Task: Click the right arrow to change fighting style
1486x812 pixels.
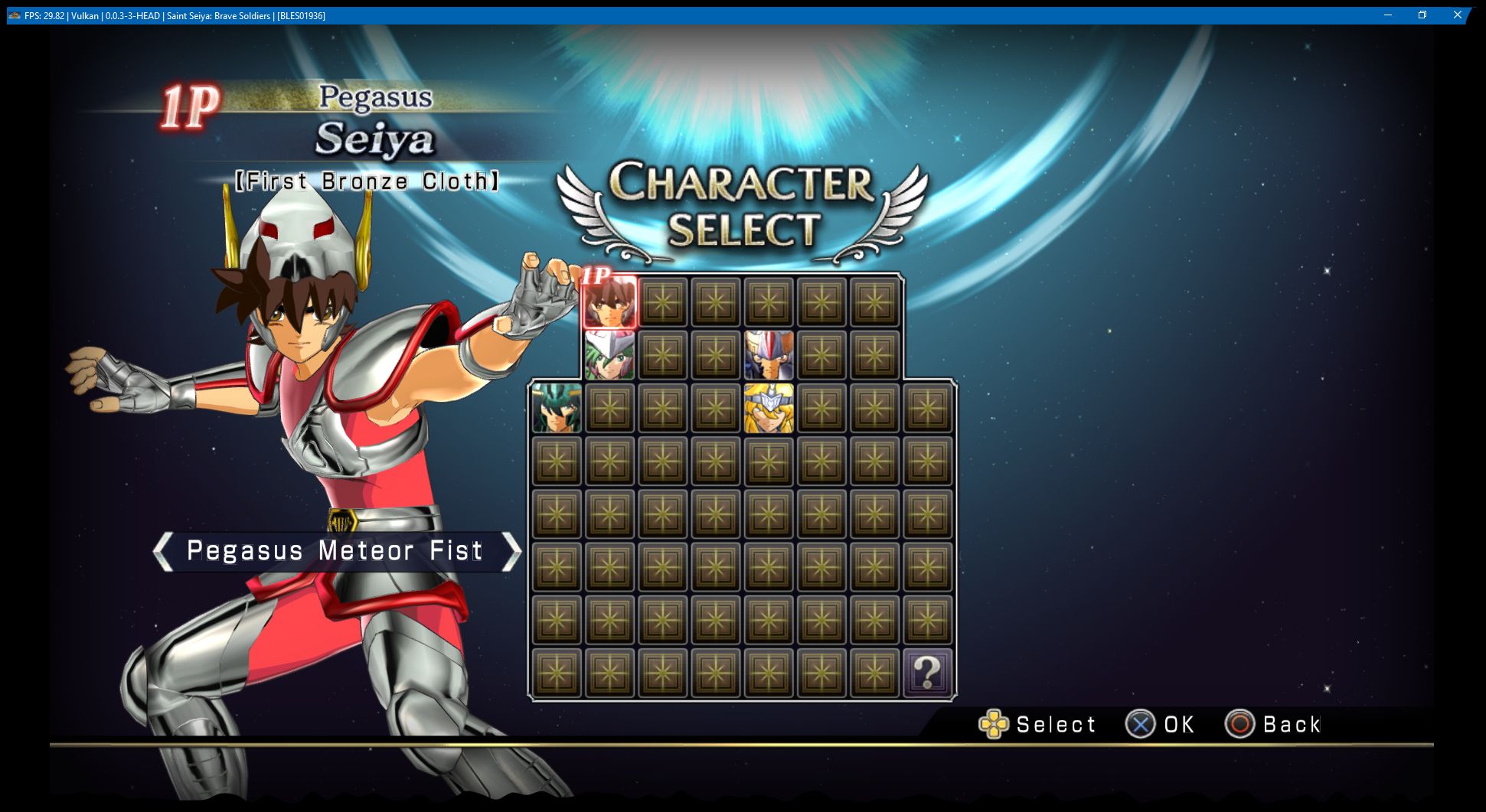Action: pos(511,551)
